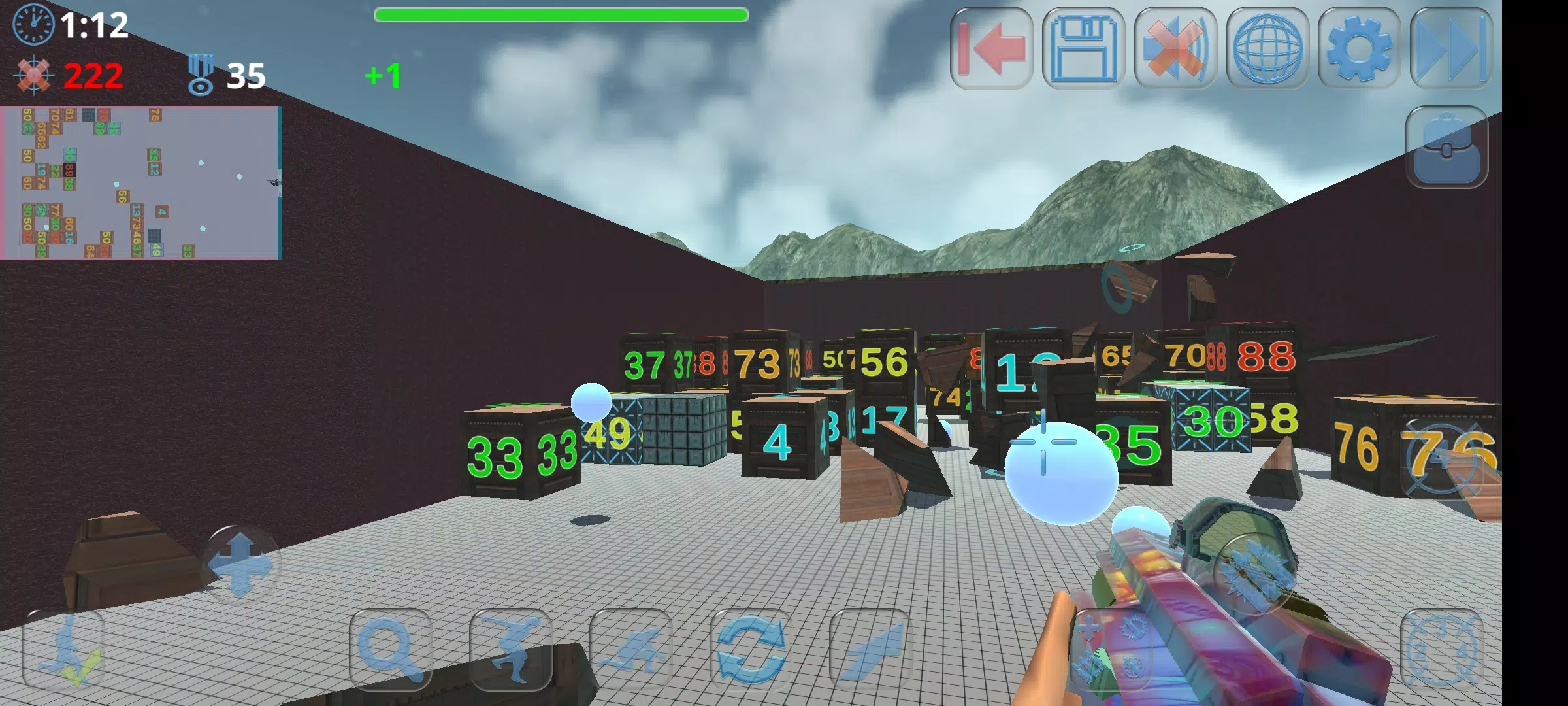This screenshot has width=1568, height=706.
Task: Open the numbered weapon selector wheel
Action: pos(1442,650)
